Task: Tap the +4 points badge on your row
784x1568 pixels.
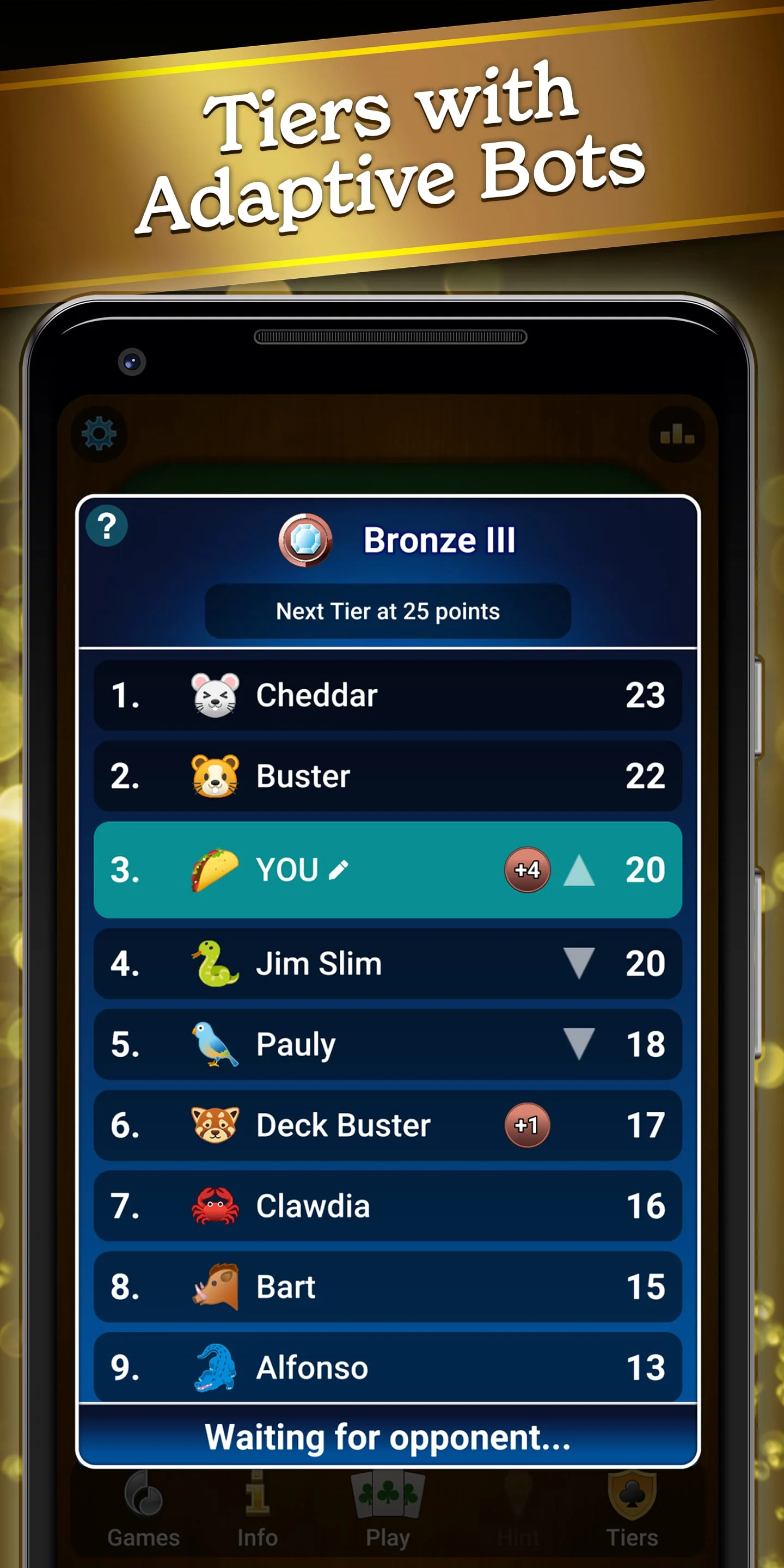Action: coord(527,871)
